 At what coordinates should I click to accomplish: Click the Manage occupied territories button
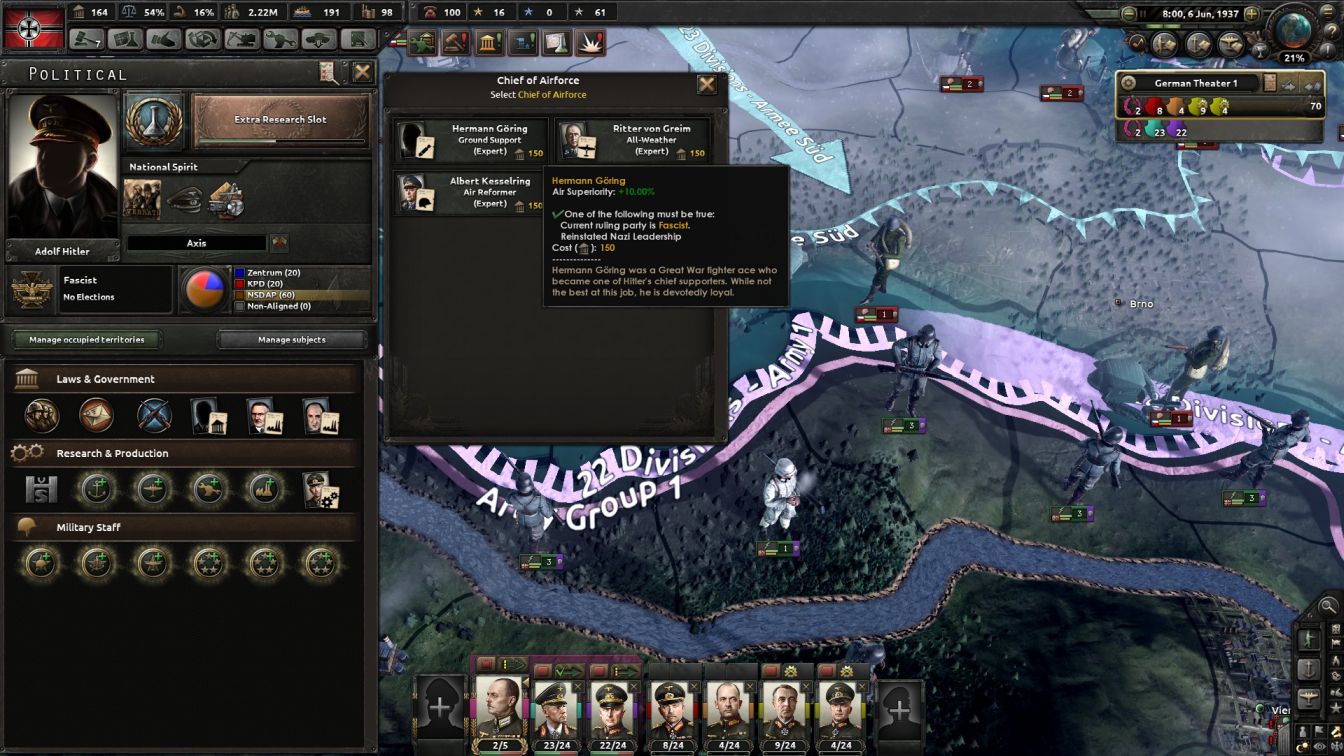[86, 340]
